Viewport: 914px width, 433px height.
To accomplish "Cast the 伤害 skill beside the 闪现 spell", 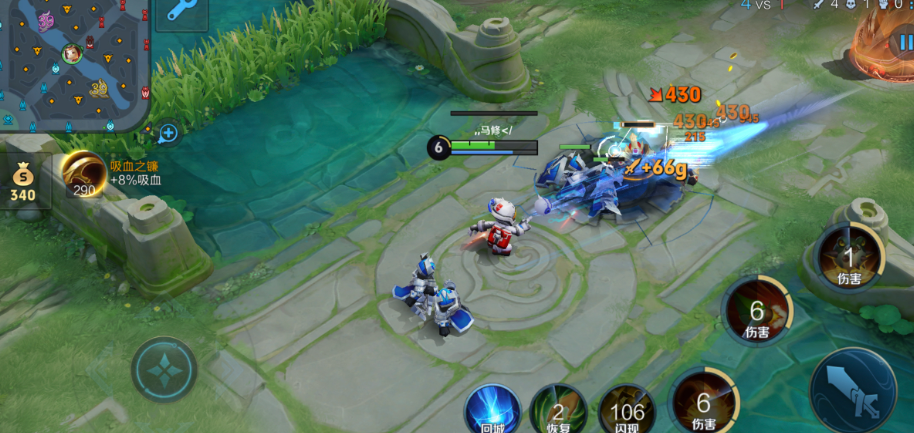I will pyautogui.click(x=704, y=400).
